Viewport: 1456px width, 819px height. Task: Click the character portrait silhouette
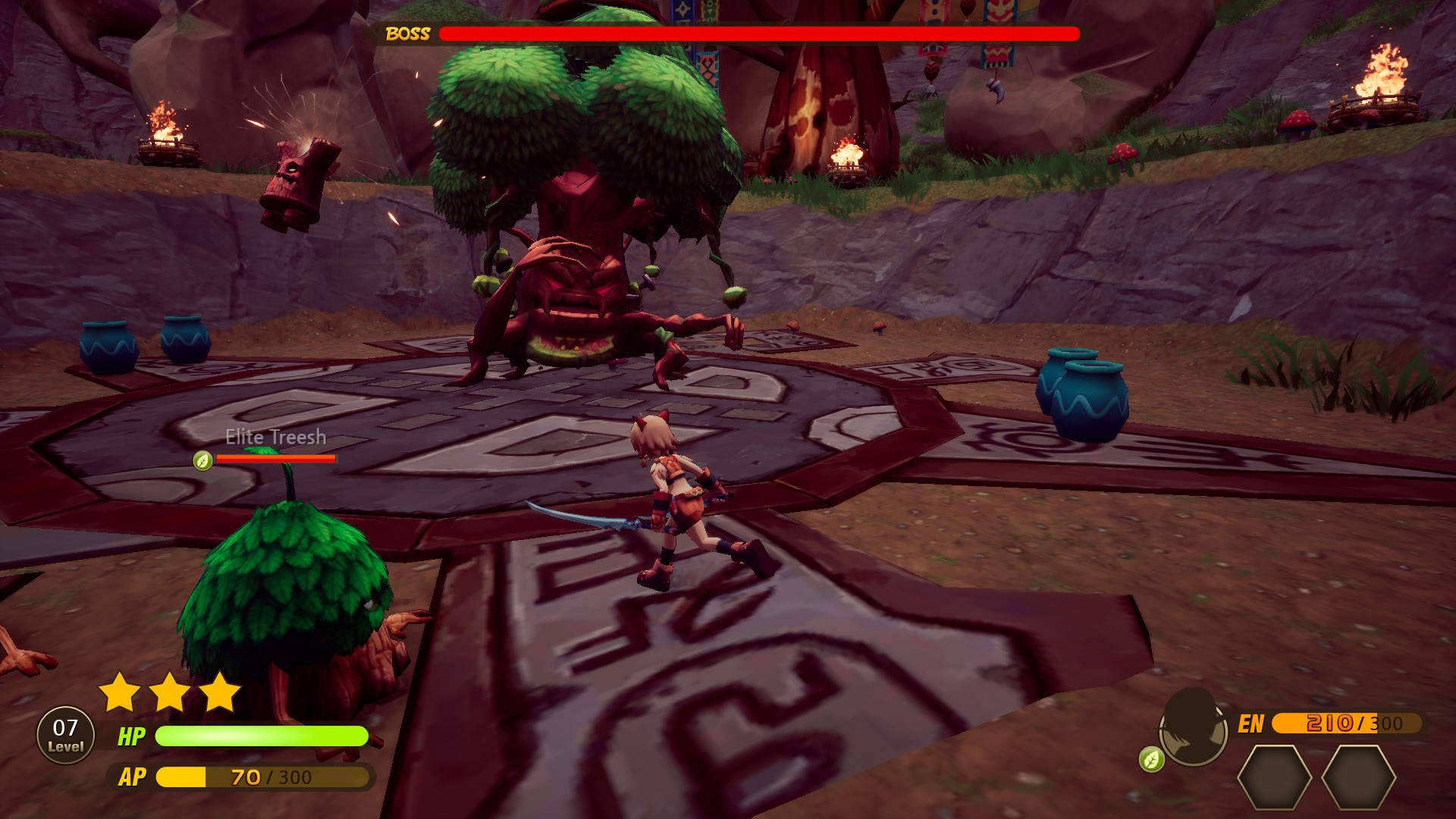click(x=1194, y=728)
